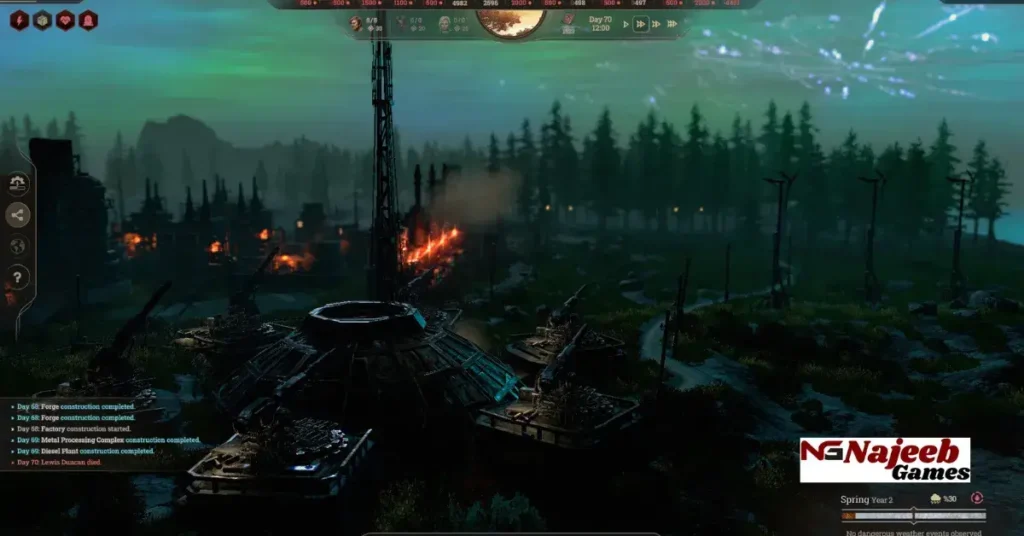Click the red circular weather alert icon

coord(977,498)
